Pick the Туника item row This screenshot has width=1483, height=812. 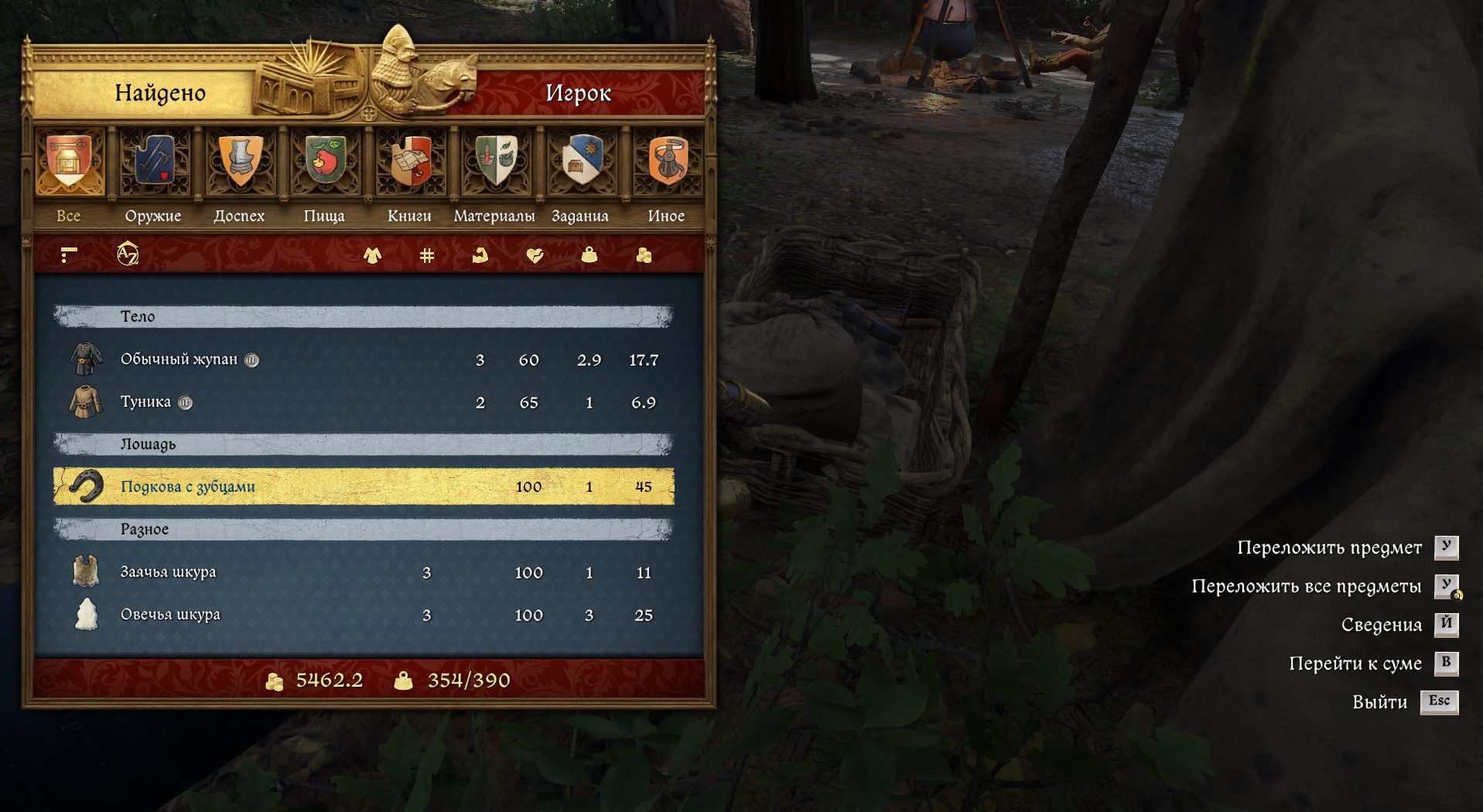(x=364, y=402)
